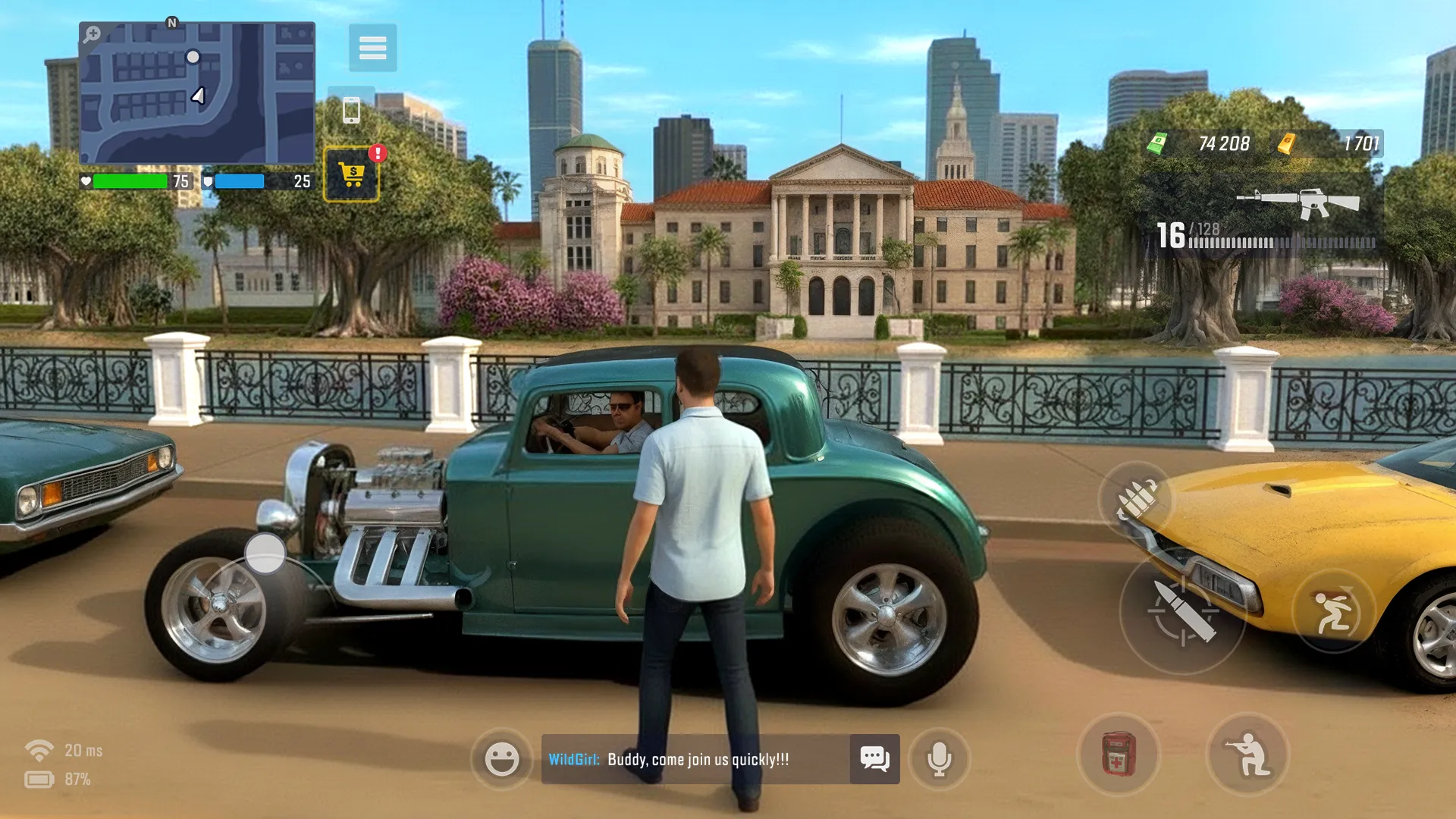Toggle the chat panel with speech bubble icon

pos(875,760)
